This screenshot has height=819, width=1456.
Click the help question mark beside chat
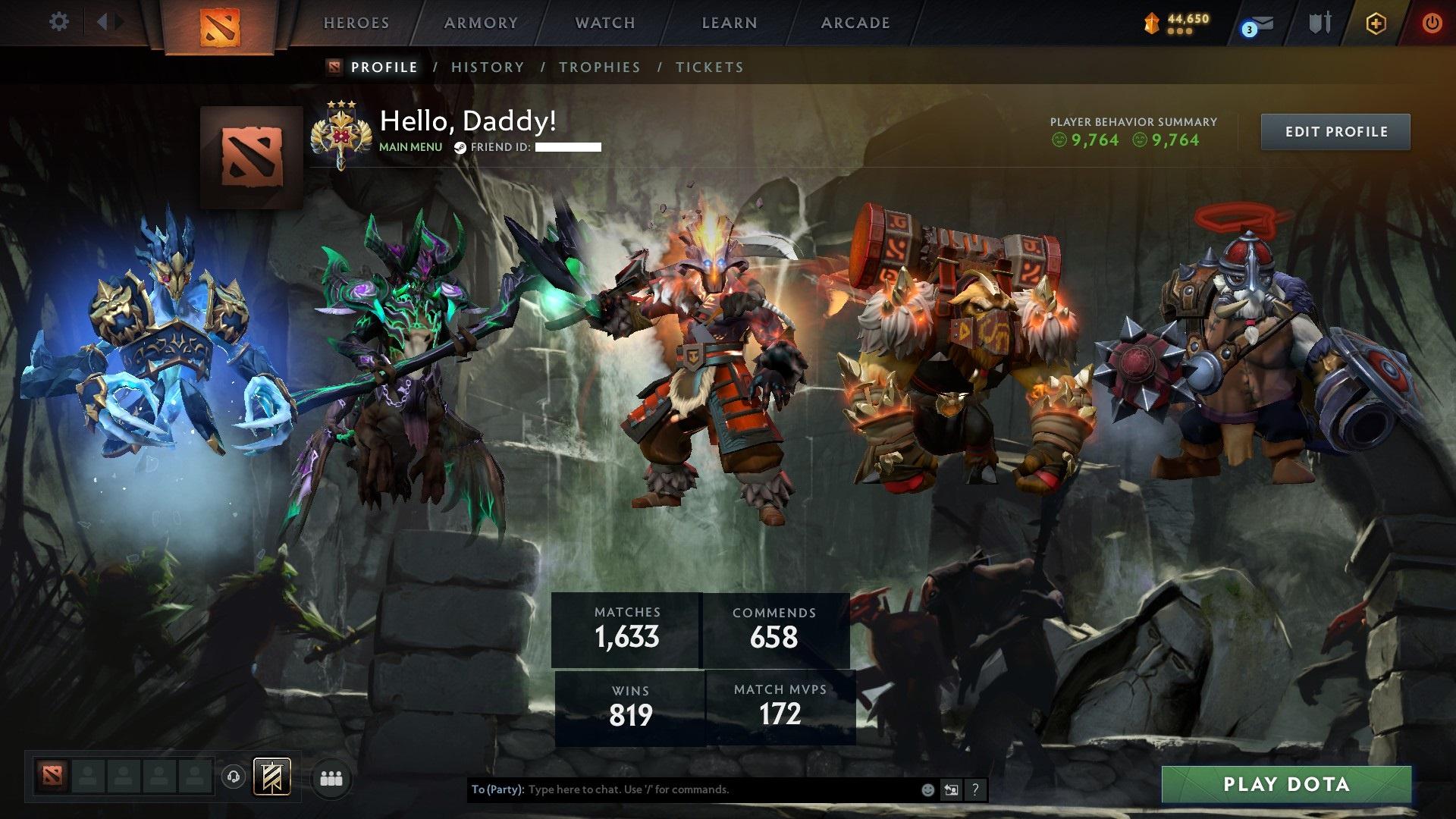tap(975, 789)
